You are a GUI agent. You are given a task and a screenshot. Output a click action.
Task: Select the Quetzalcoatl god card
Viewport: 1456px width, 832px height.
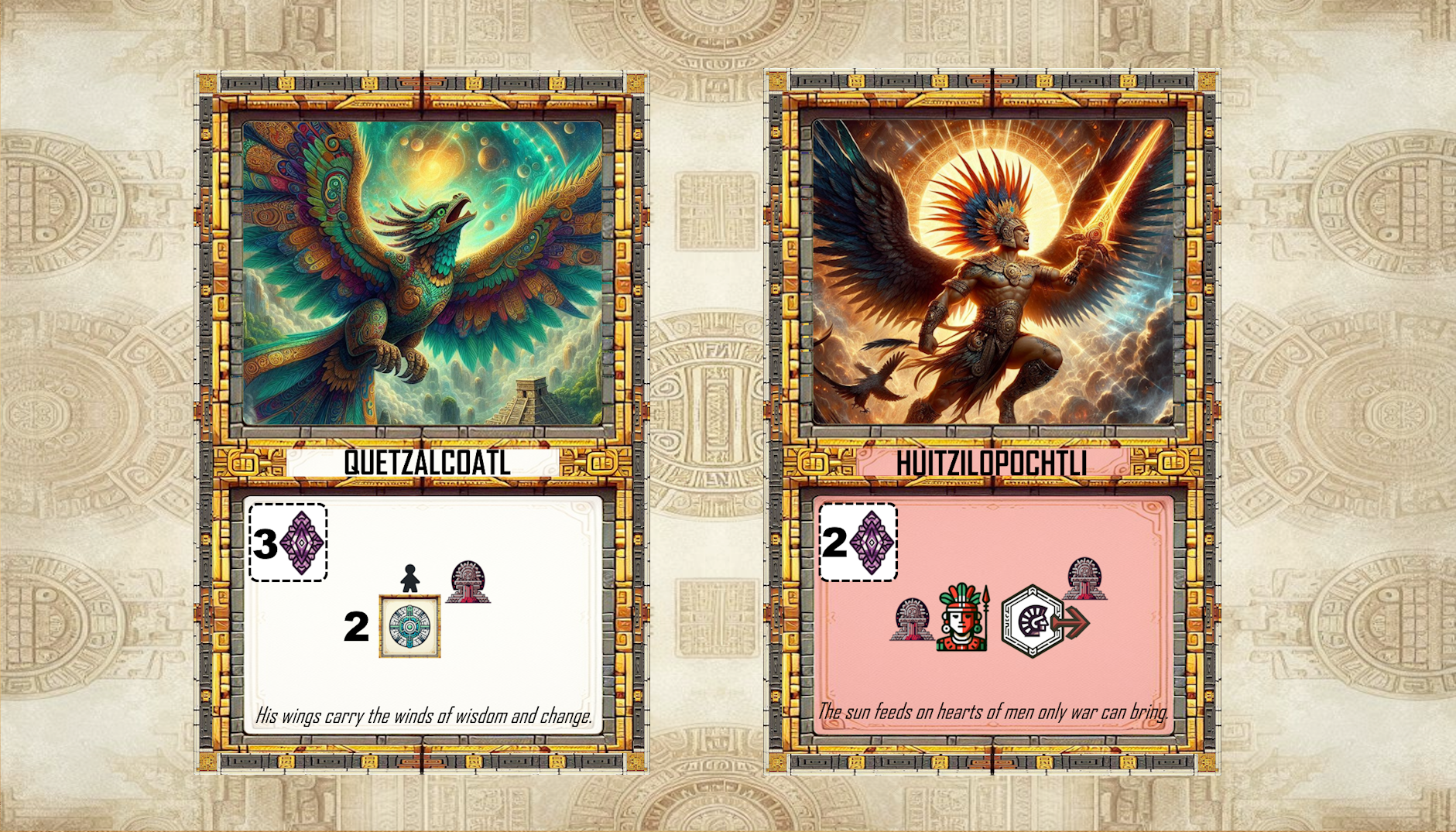click(422, 422)
